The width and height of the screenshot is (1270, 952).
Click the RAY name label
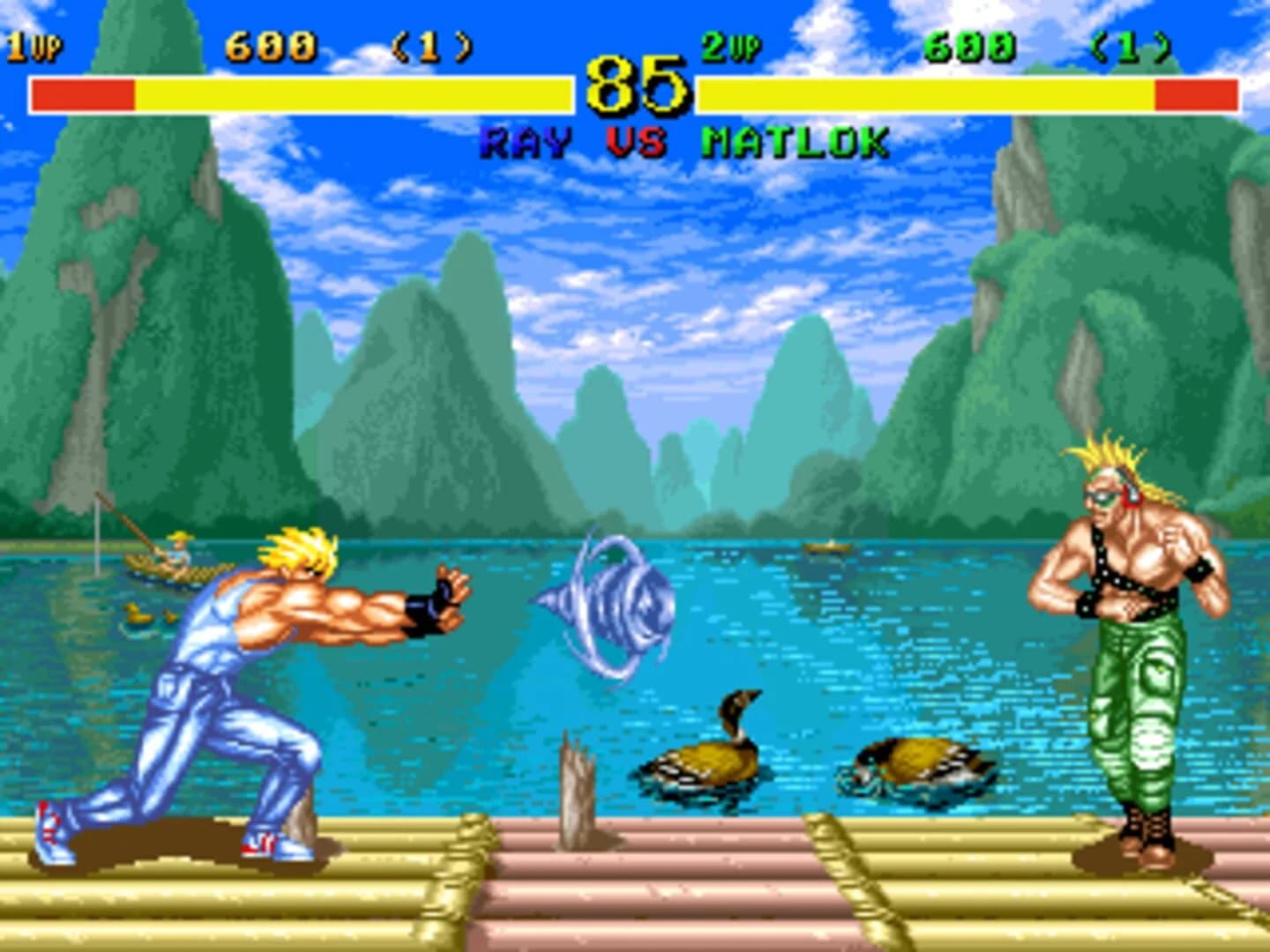pyautogui.click(x=525, y=139)
